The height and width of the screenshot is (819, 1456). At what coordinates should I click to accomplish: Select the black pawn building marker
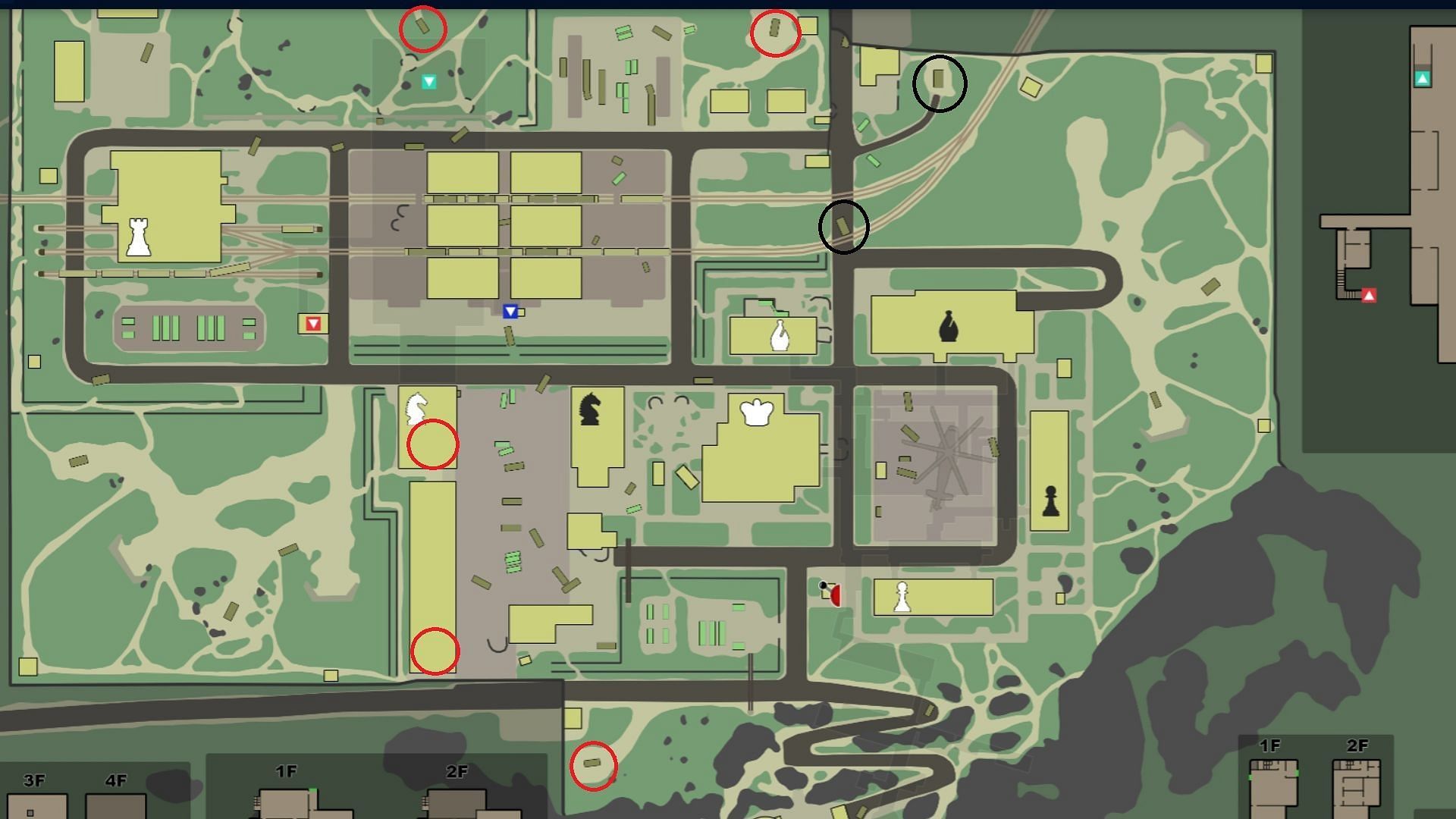point(1050,501)
